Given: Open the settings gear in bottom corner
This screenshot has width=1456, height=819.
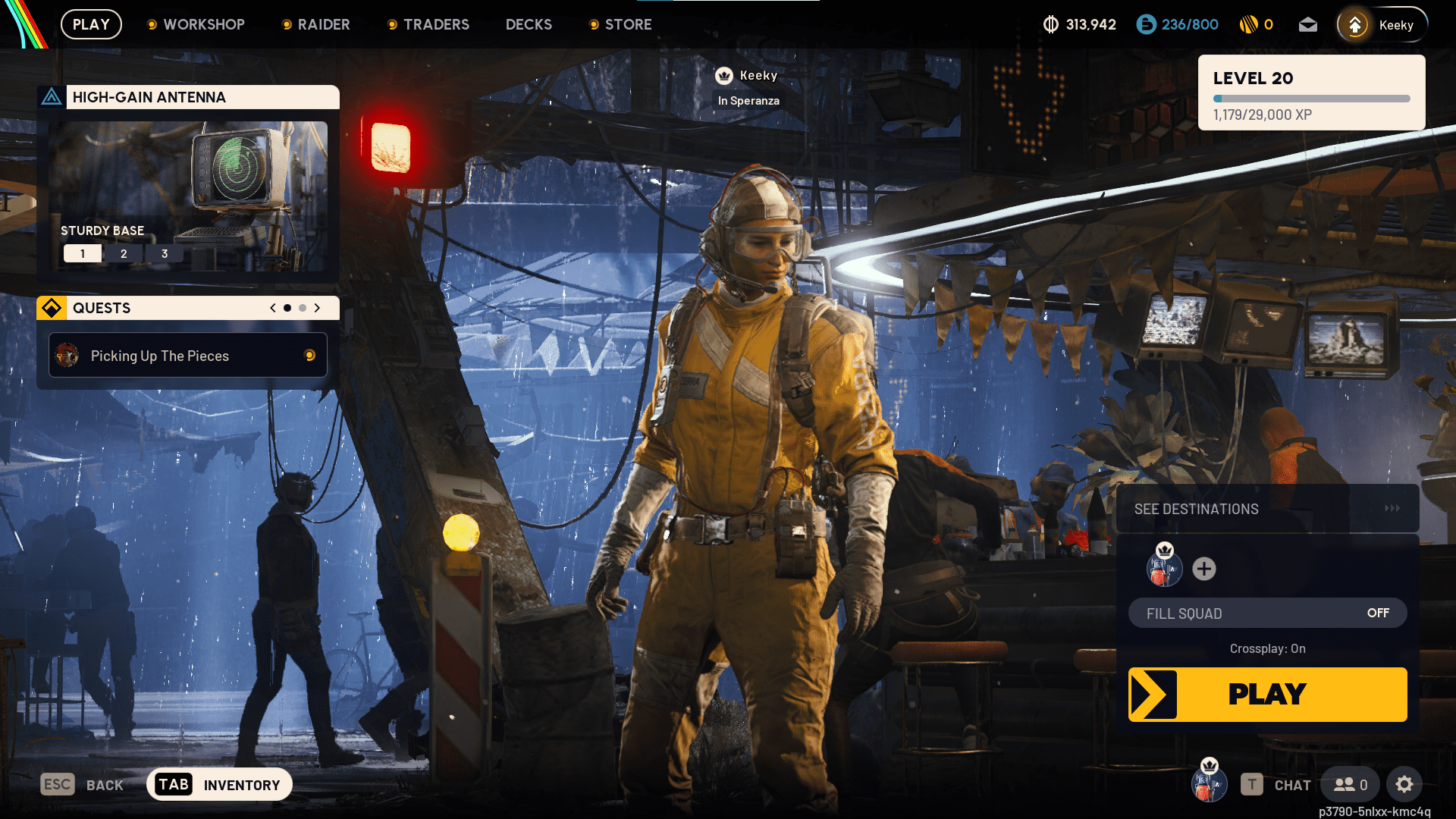Looking at the screenshot, I should pyautogui.click(x=1405, y=784).
